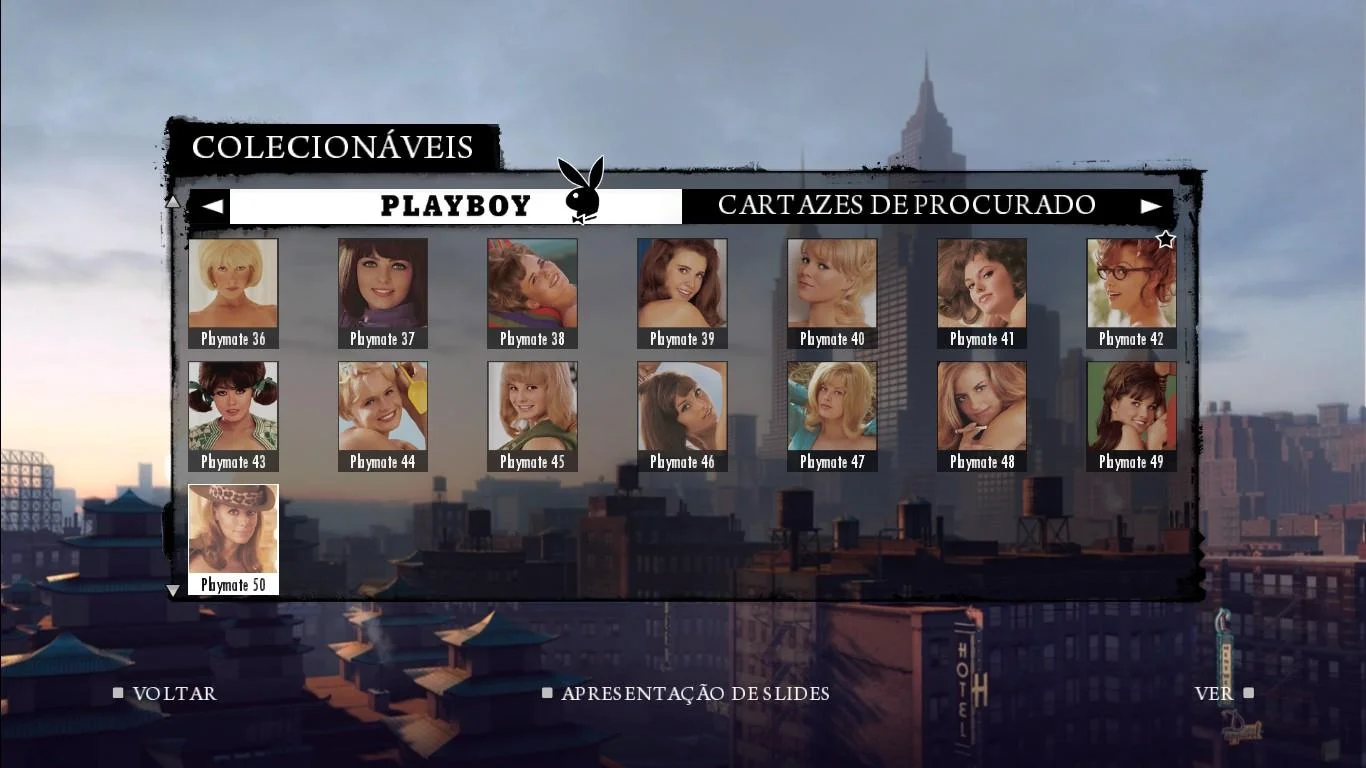
Task: Click the right category arrow
Action: tap(1152, 206)
